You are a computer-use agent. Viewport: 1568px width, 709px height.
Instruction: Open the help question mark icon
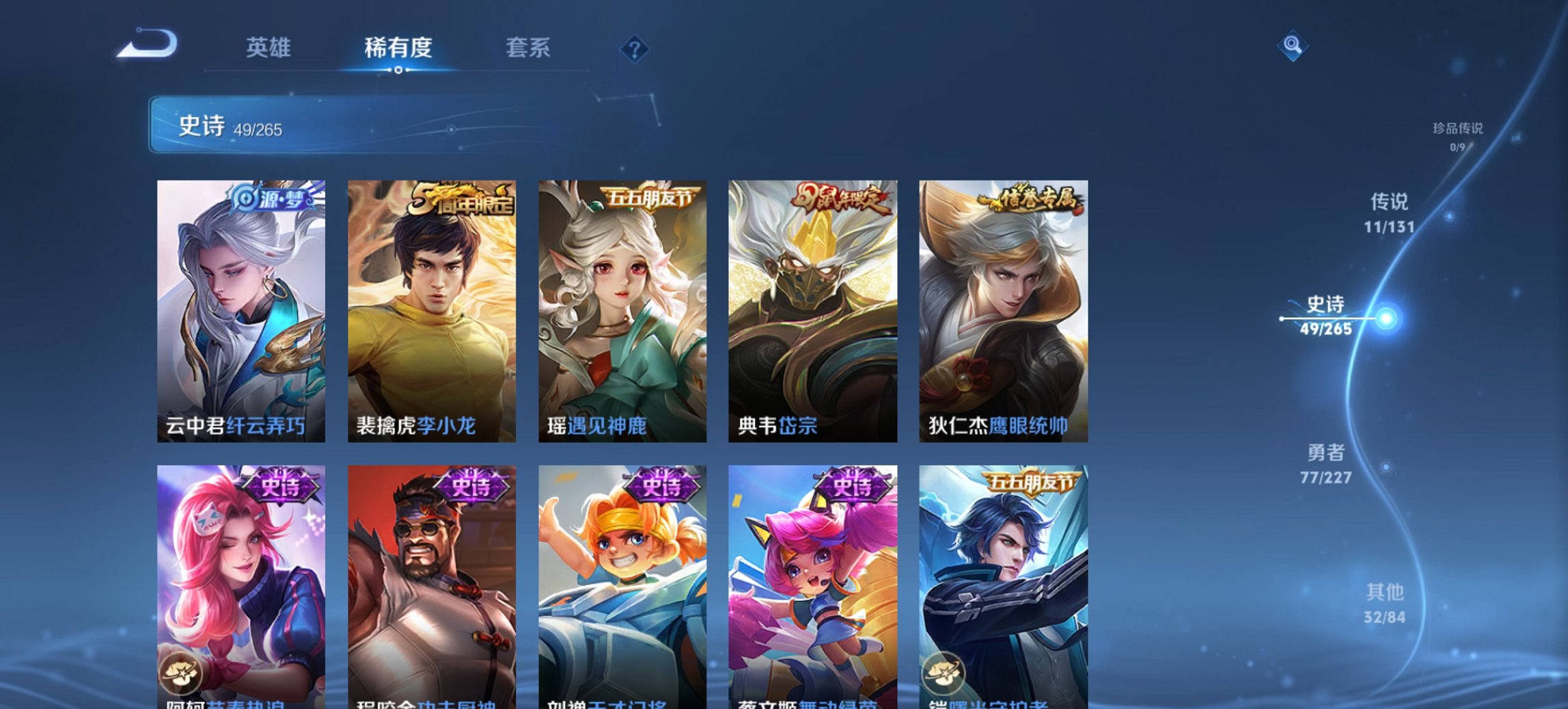click(634, 48)
